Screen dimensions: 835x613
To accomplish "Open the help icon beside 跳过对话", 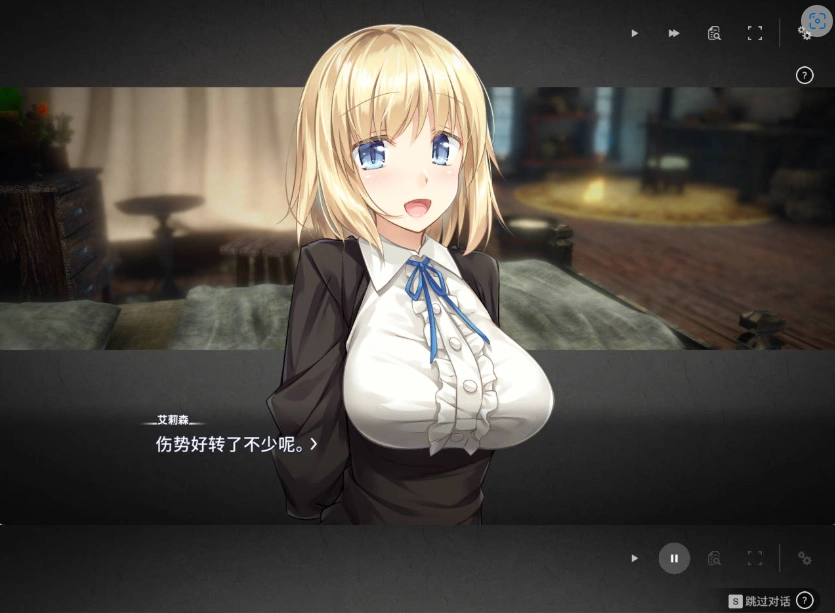I will point(805,601).
